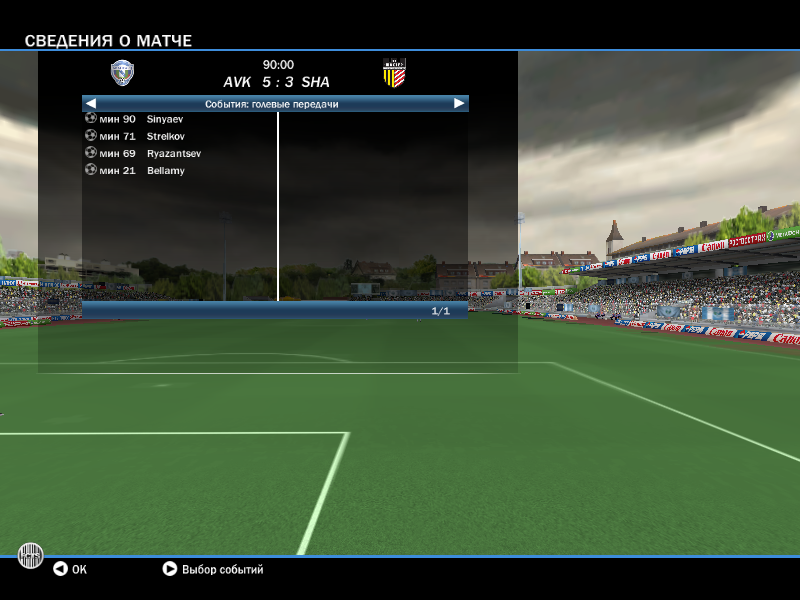
Task: Show the previous event category with left arrow
Action: tap(91, 103)
